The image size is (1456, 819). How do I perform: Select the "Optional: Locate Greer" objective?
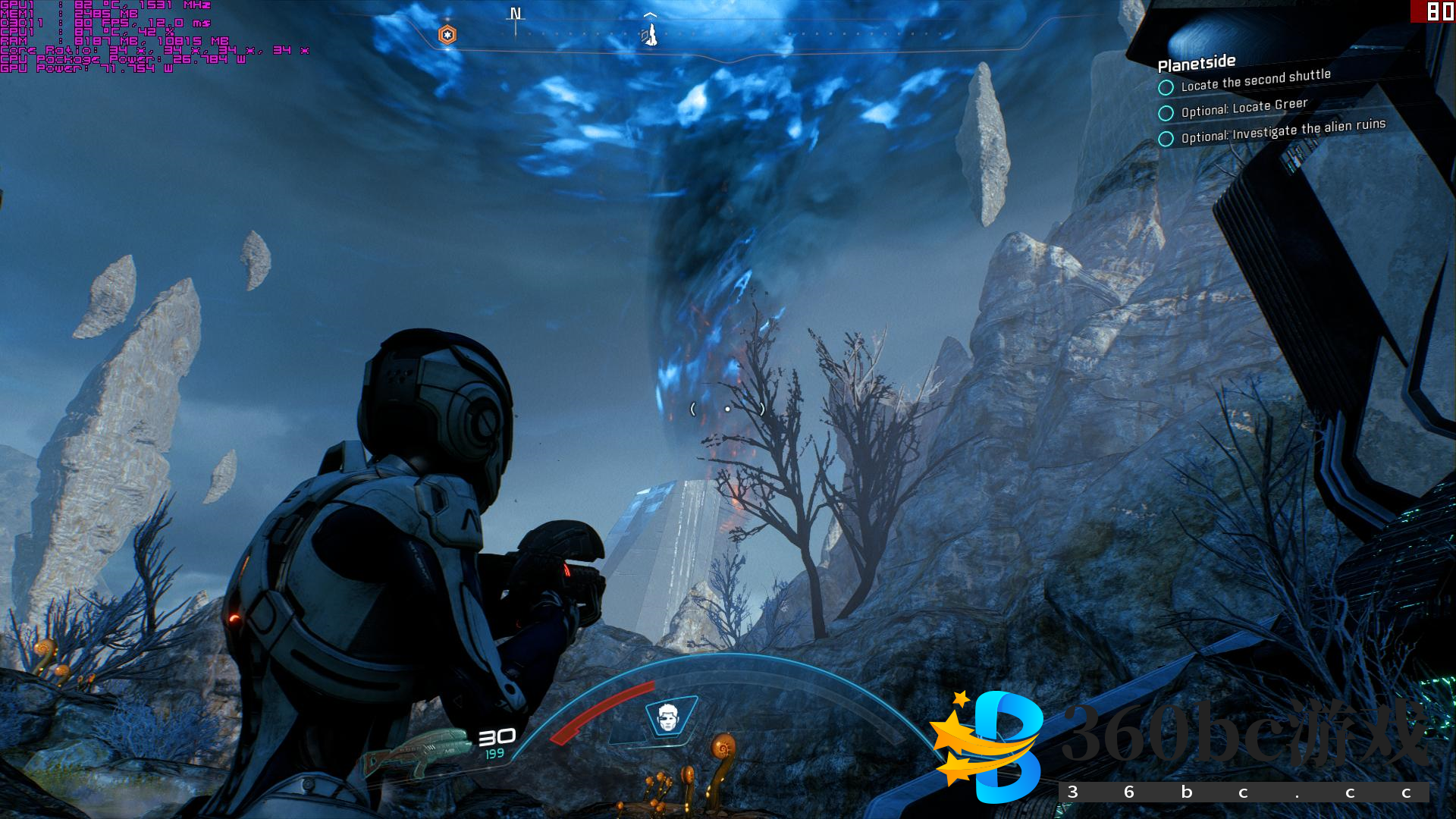coord(1244,108)
